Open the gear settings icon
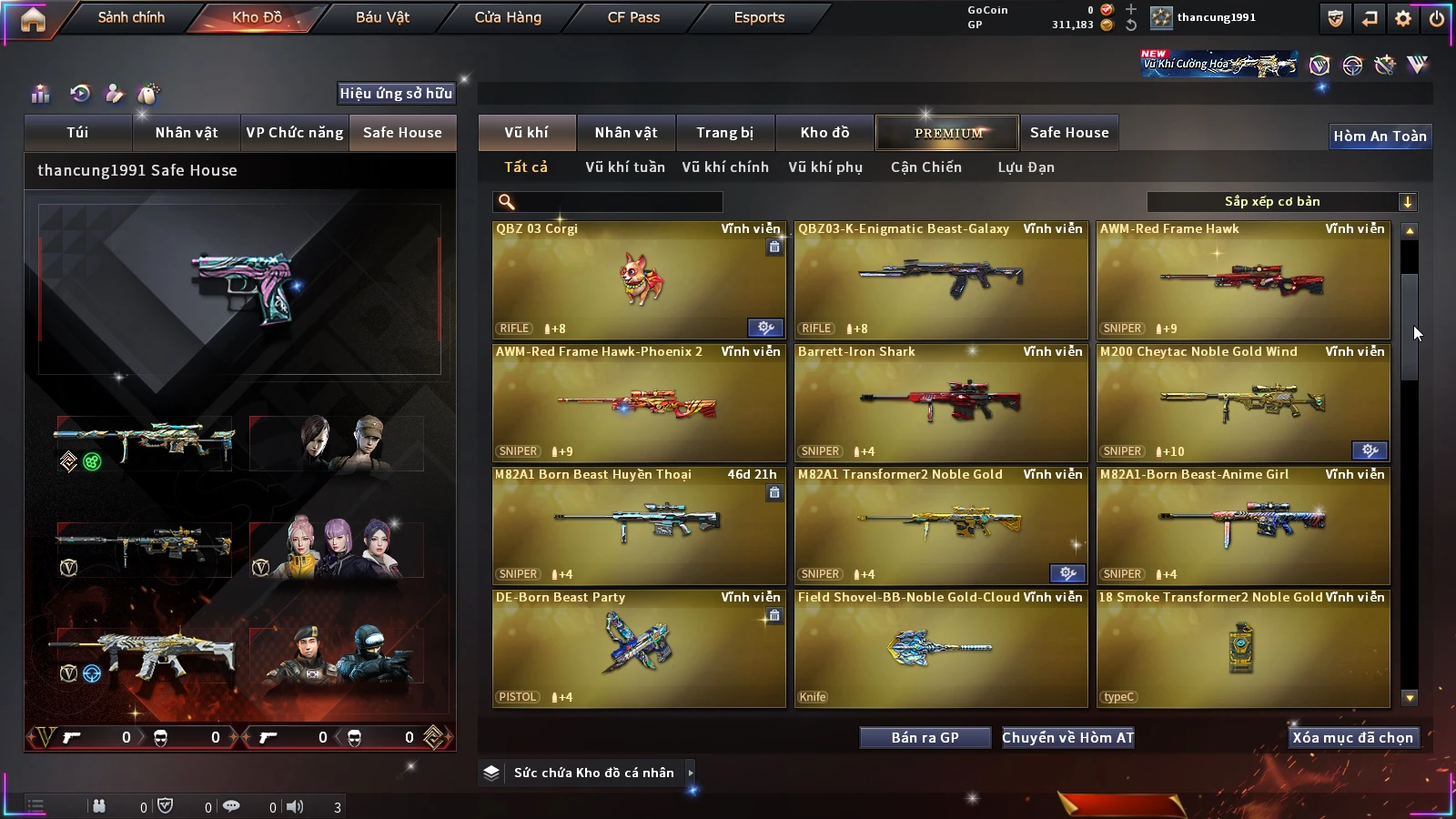Screen dimensions: 1456x819 coord(1403,18)
